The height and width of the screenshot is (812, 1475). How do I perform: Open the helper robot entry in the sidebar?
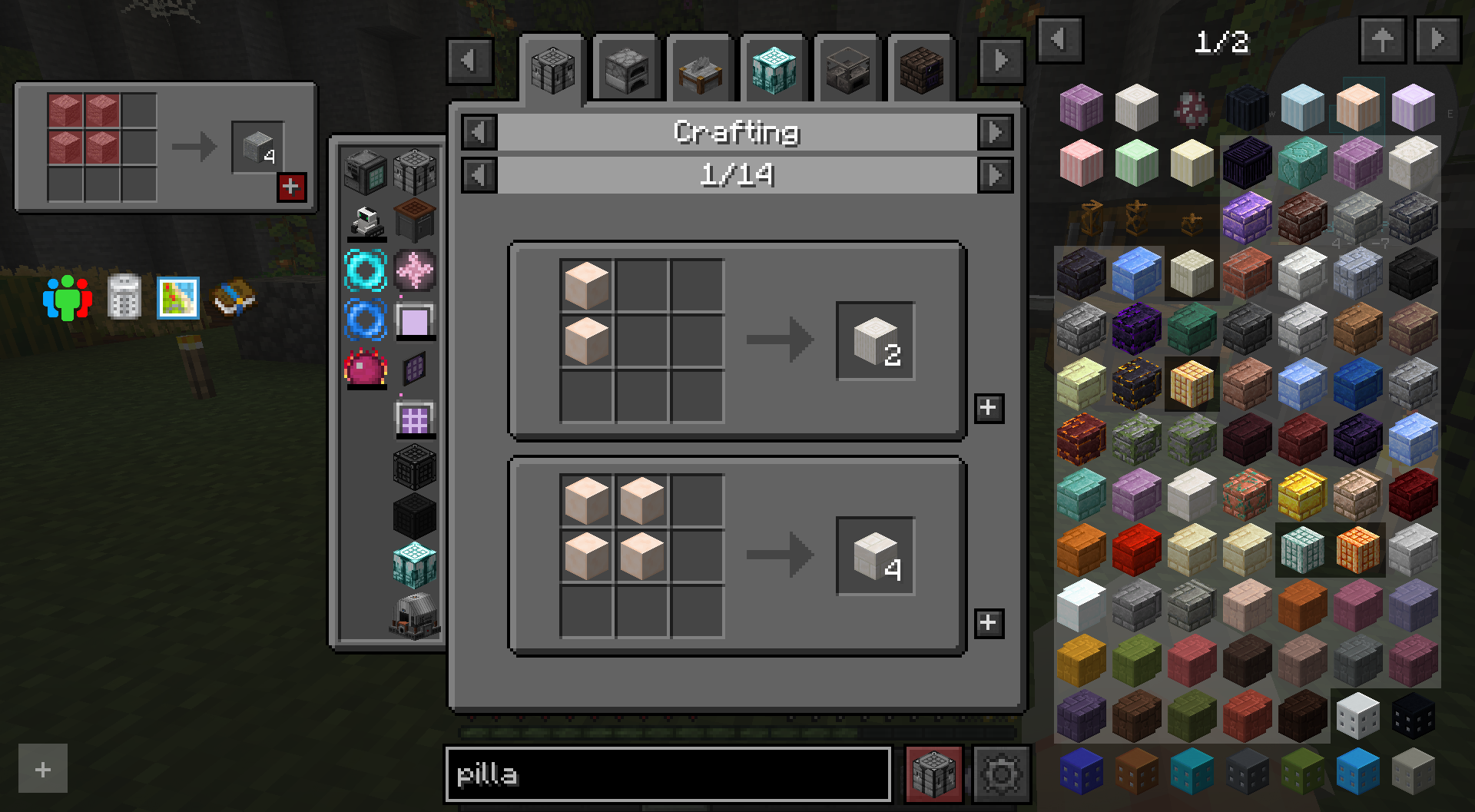366,221
